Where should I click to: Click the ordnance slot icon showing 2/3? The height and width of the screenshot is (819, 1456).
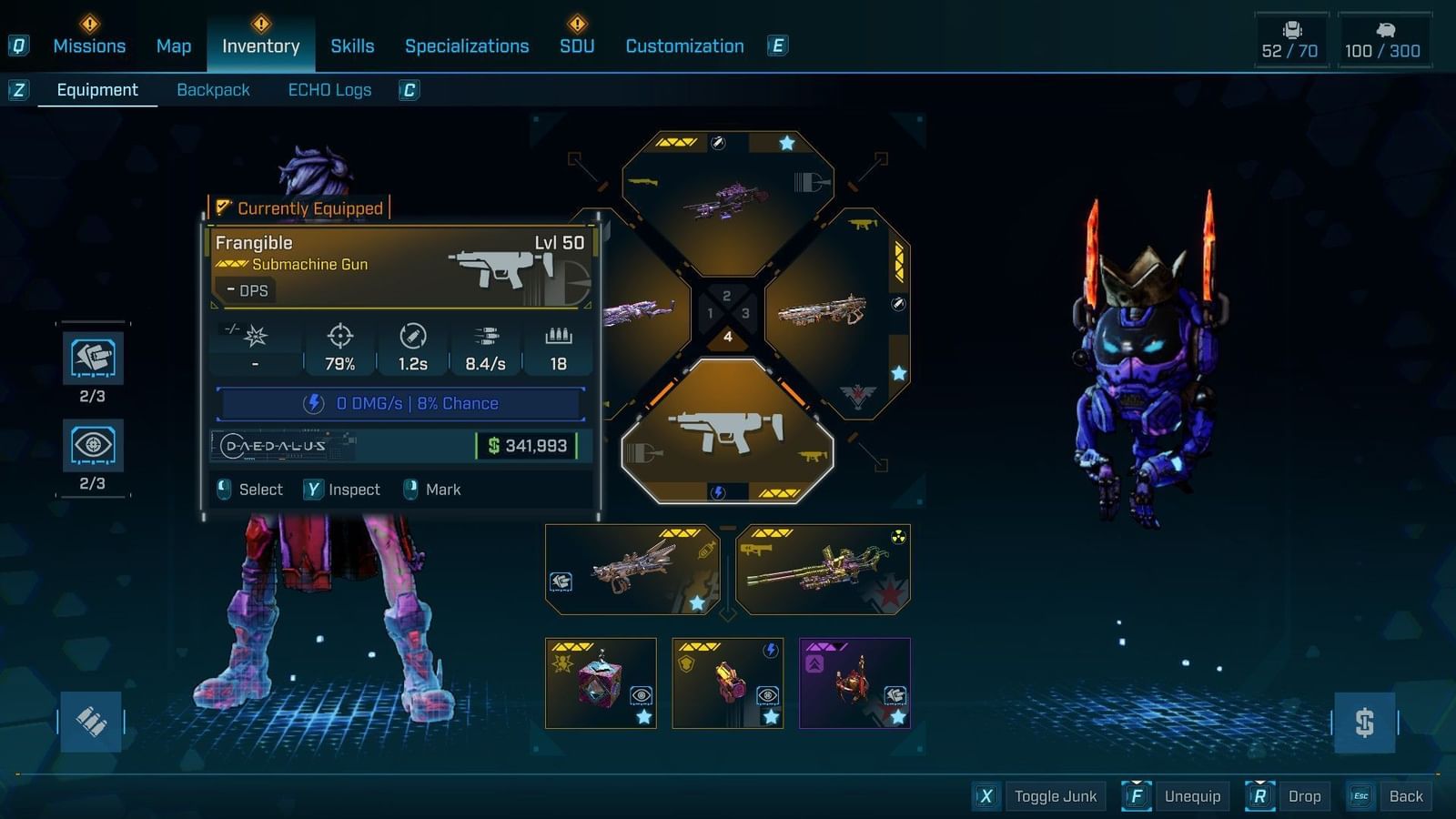pyautogui.click(x=90, y=358)
